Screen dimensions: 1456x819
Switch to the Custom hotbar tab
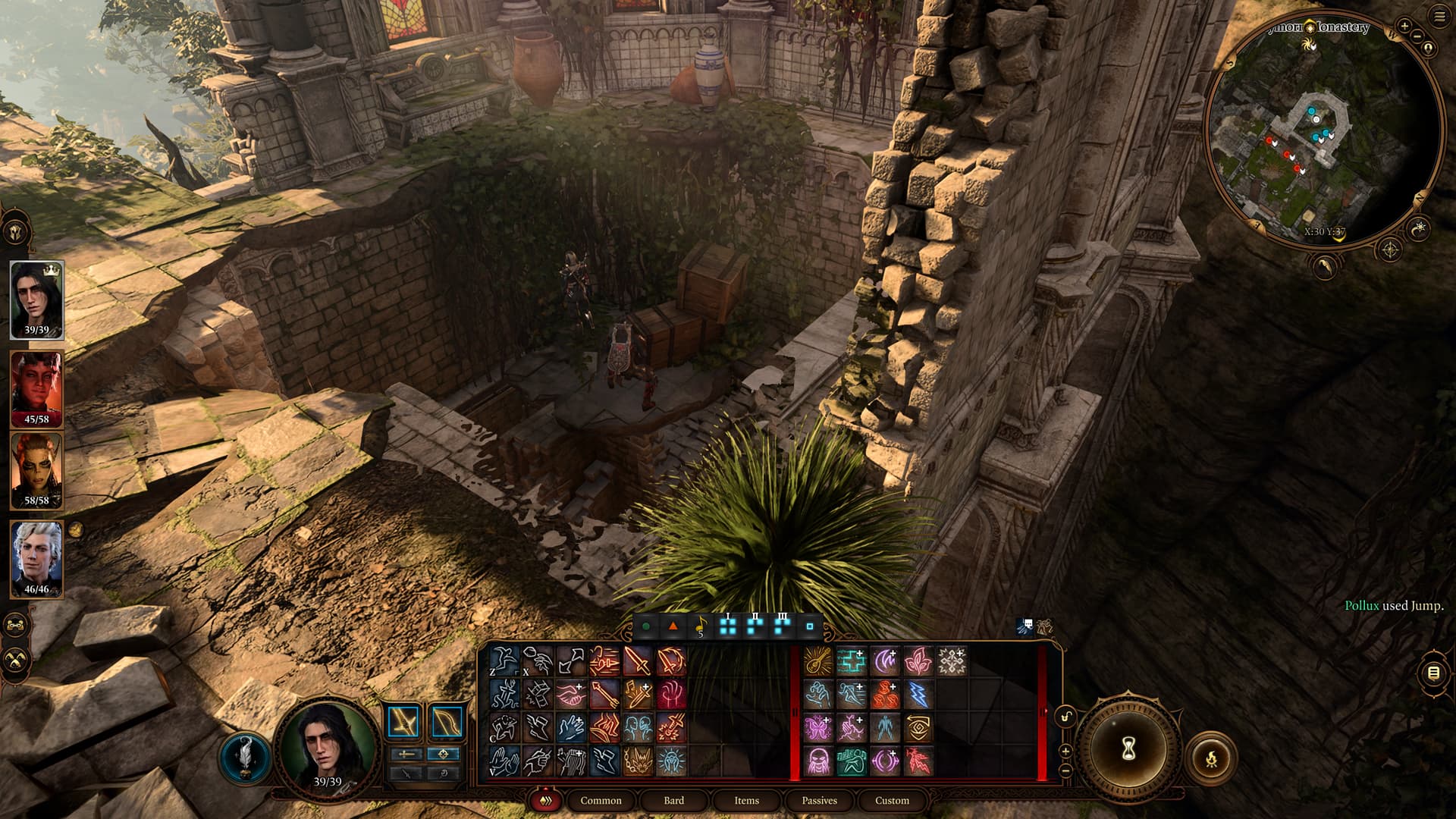[x=892, y=800]
